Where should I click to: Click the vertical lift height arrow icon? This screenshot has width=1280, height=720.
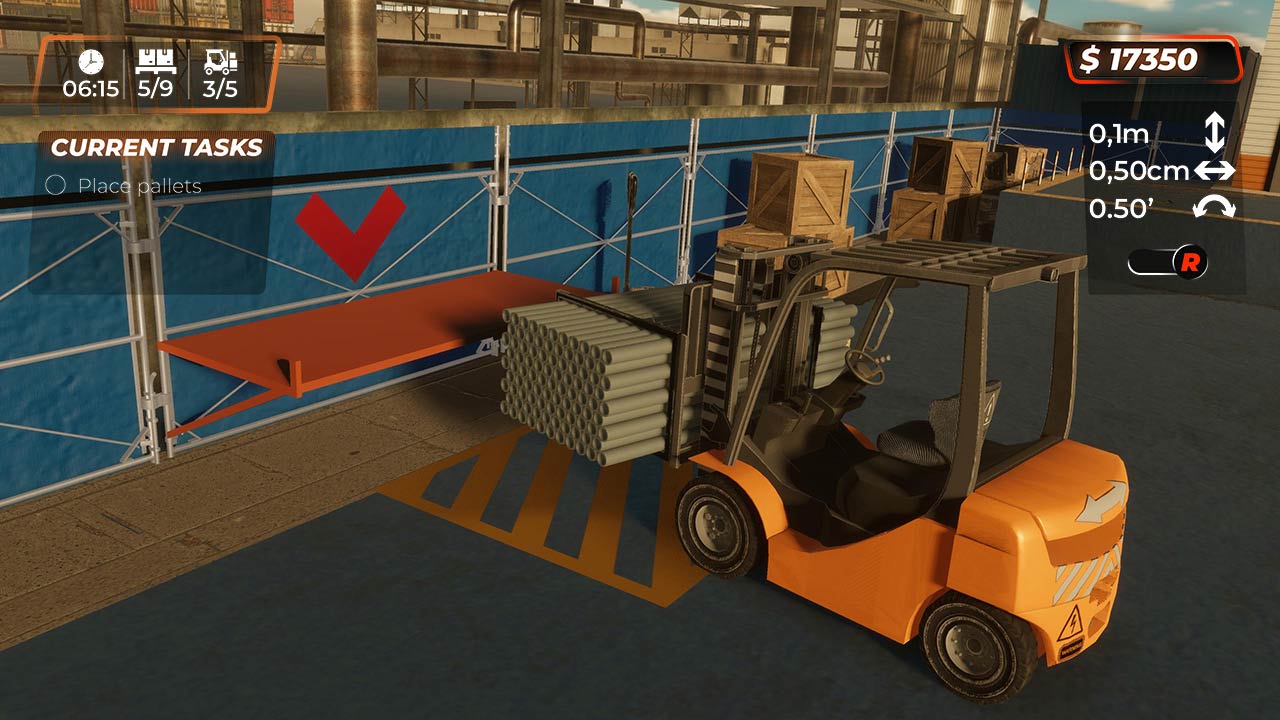click(1213, 133)
